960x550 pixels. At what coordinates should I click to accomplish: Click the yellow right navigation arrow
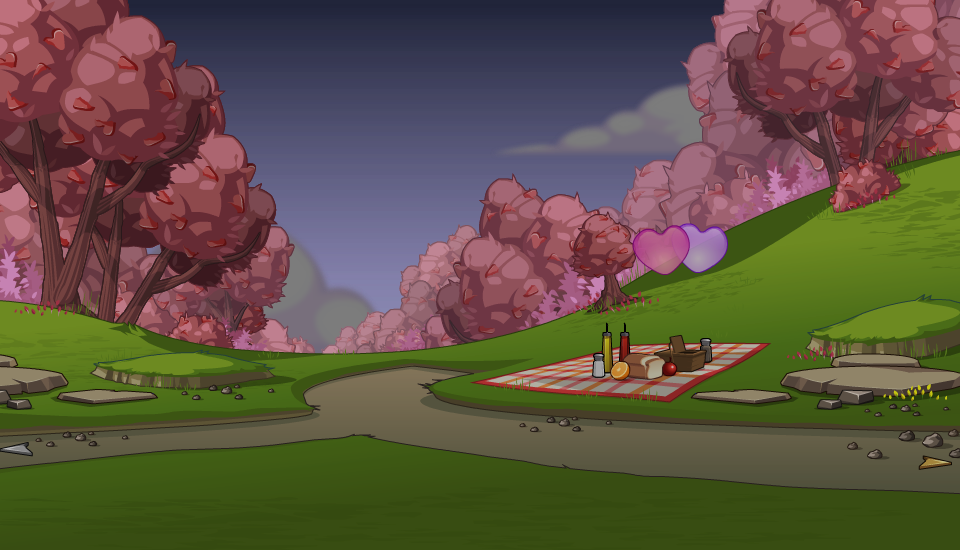[934, 462]
